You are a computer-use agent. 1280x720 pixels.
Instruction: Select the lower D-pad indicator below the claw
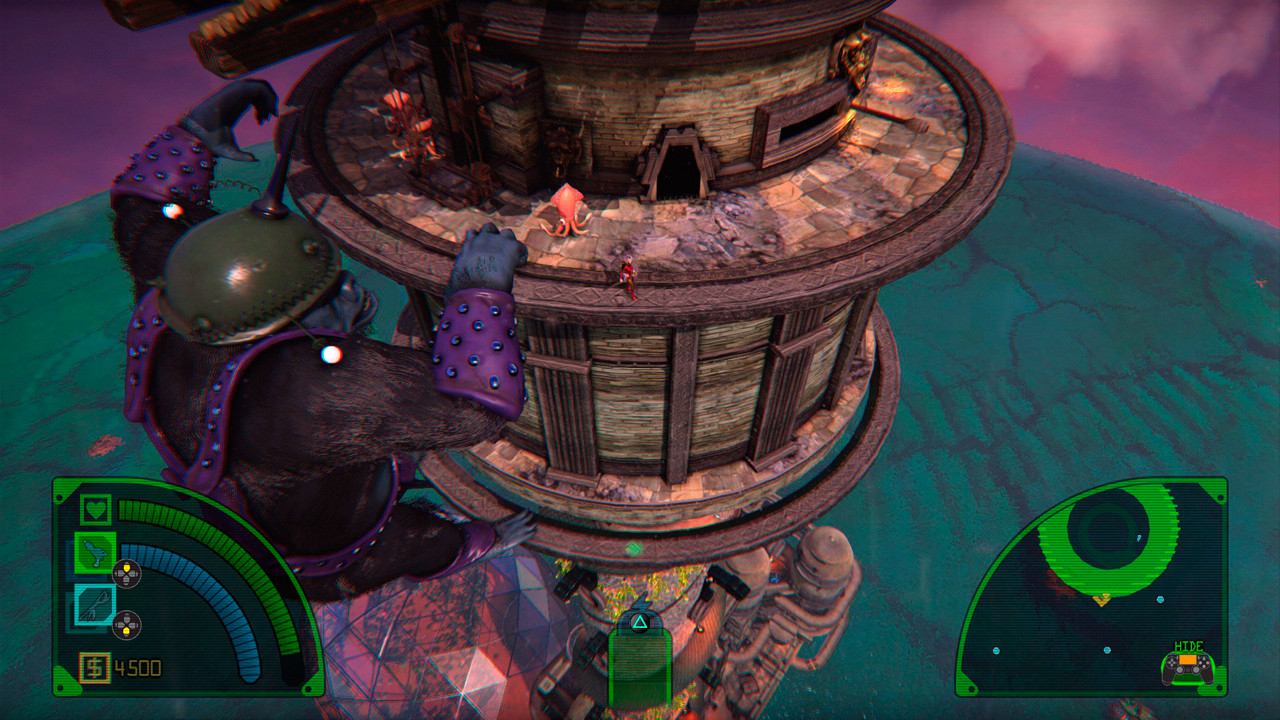pos(127,623)
